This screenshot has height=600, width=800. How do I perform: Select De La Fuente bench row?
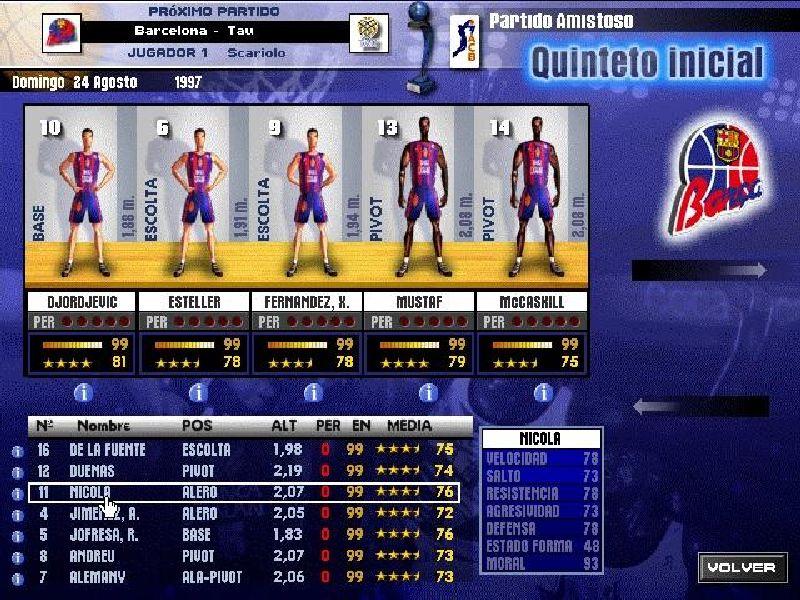click(240, 450)
